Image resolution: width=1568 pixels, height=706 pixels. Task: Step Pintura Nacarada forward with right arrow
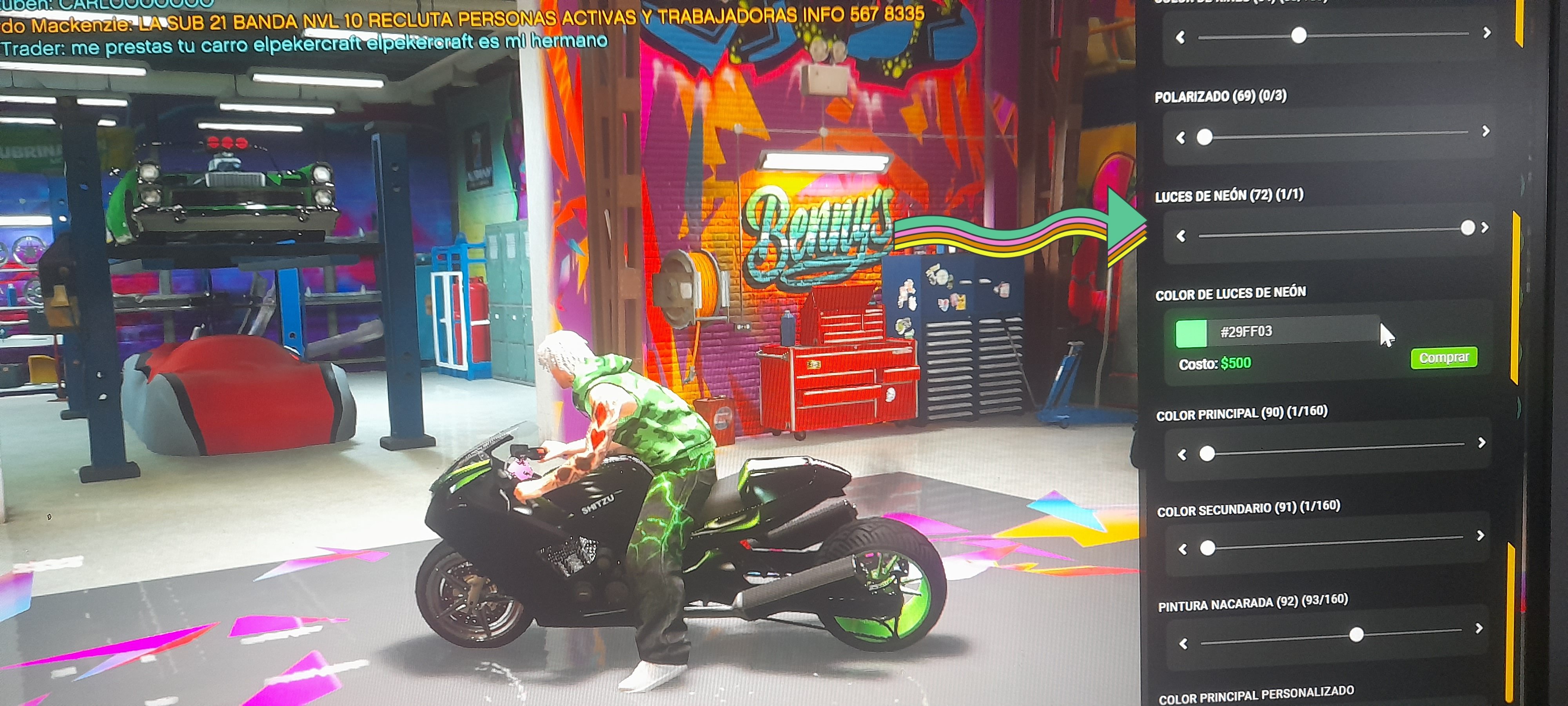tap(1479, 628)
